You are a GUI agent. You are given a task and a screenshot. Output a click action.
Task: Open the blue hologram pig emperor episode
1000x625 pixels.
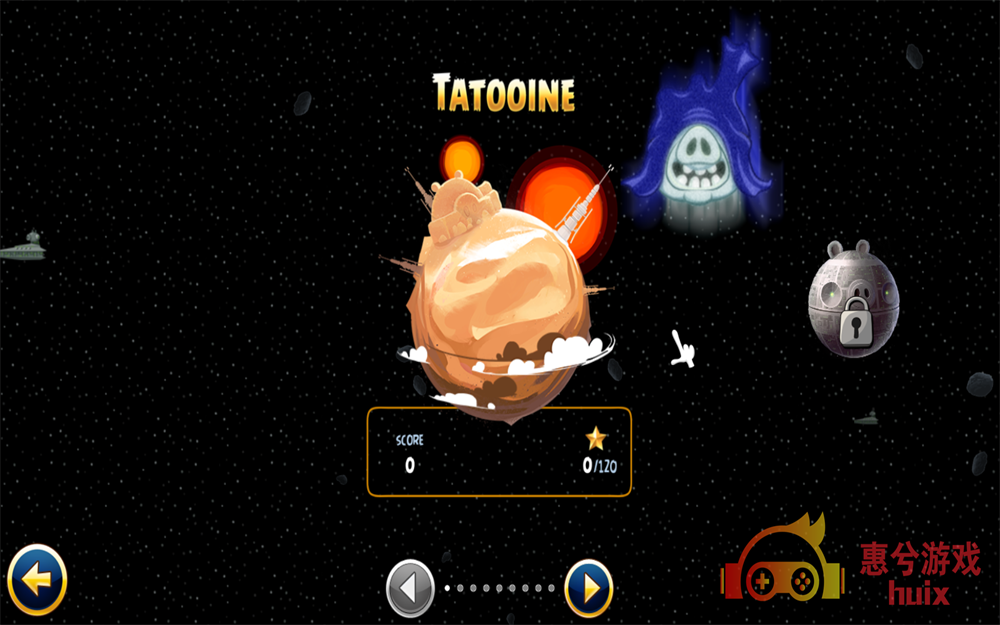[702, 150]
